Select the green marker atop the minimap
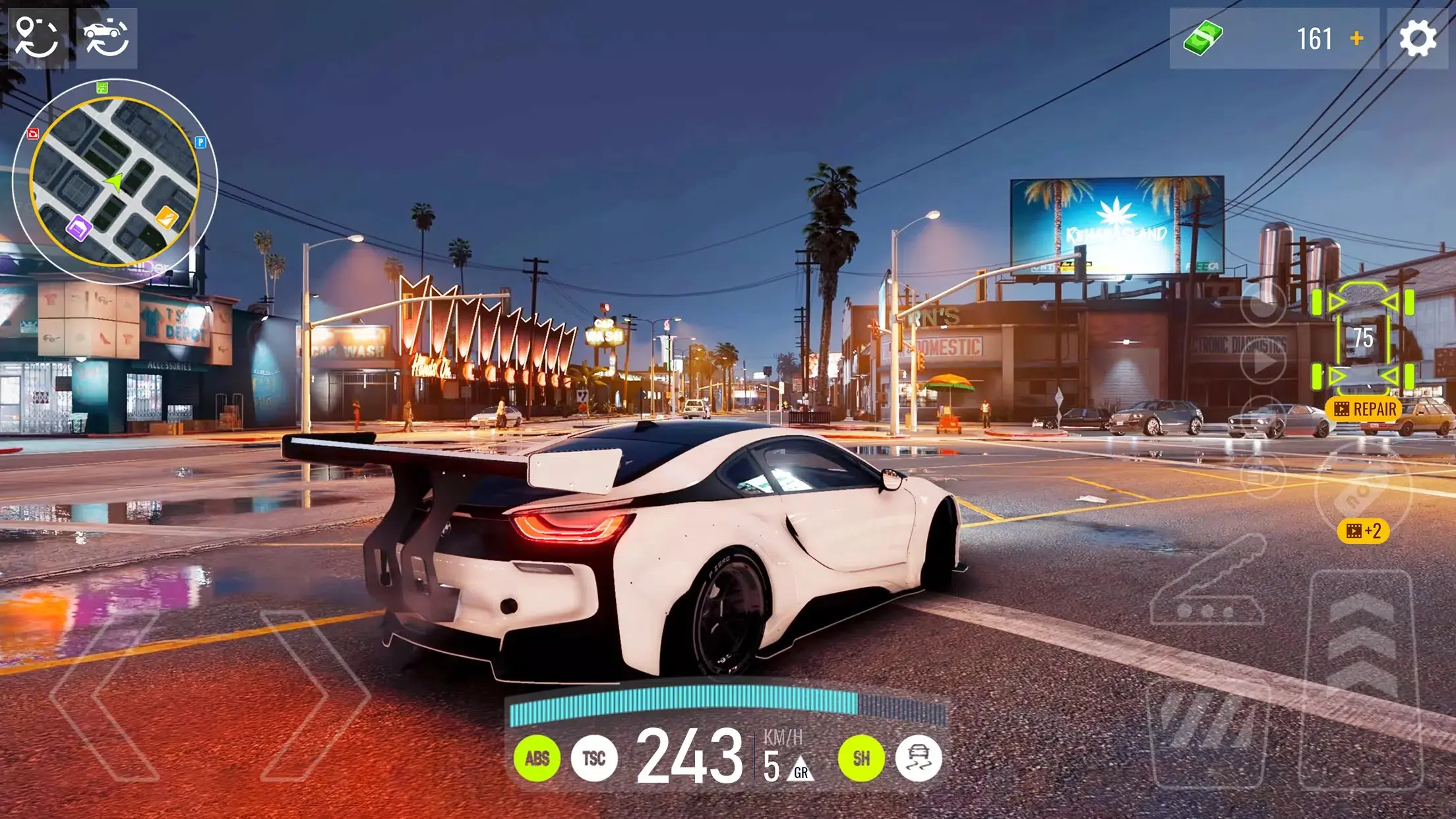This screenshot has width=1456, height=819. pyautogui.click(x=102, y=87)
